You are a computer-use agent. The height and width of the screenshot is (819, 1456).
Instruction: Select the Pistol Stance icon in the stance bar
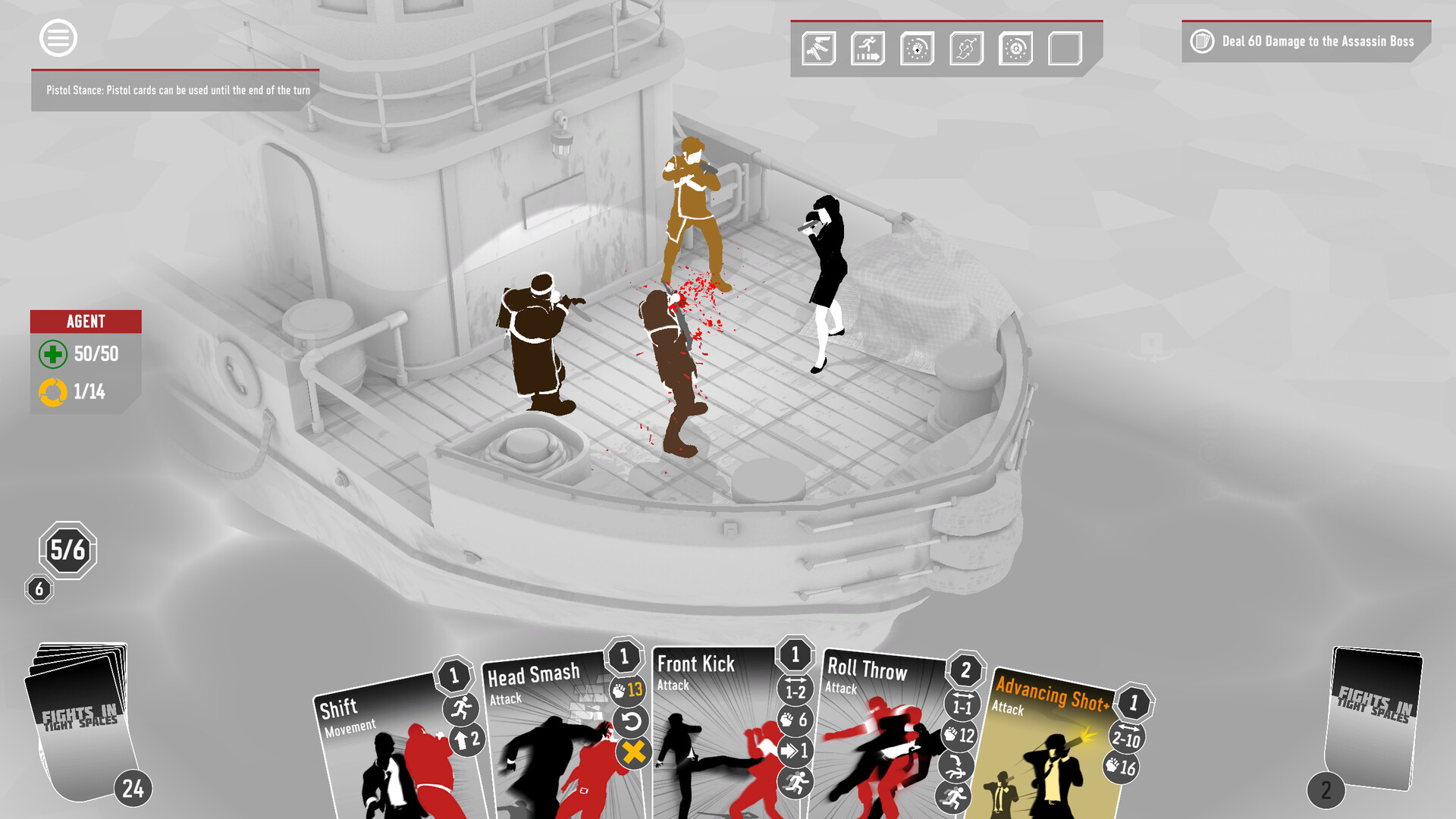(819, 49)
